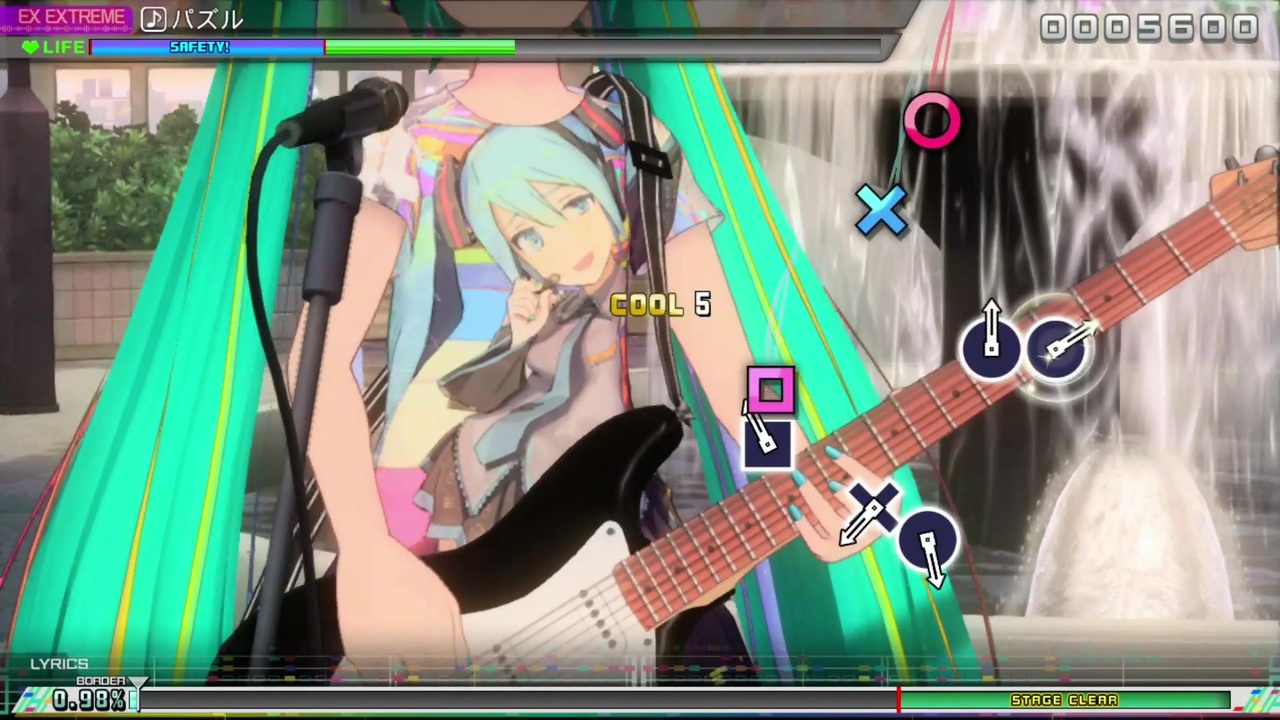
Task: Open the song title パズル display
Action: 207,19
